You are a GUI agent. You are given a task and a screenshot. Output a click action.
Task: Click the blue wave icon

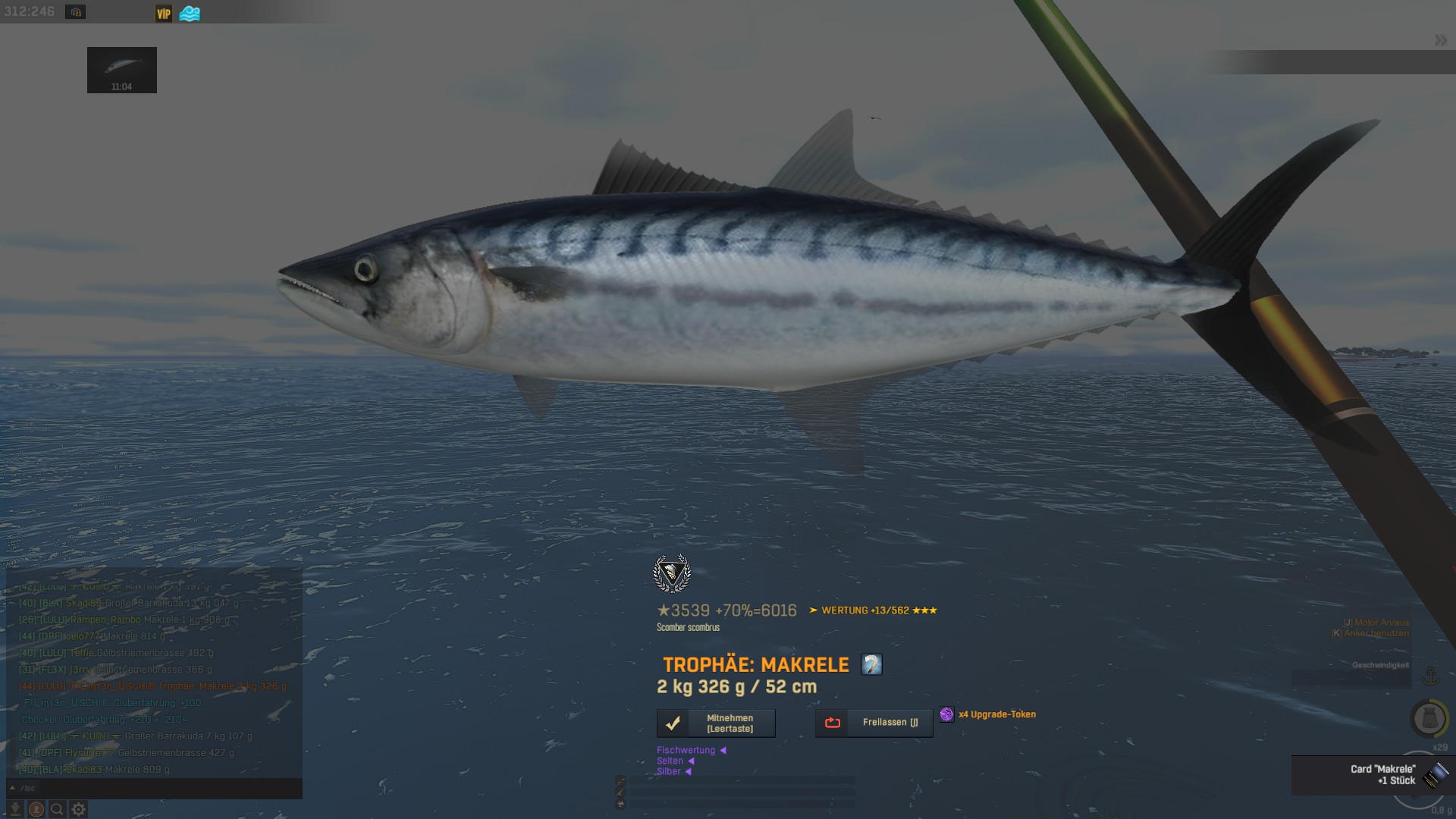(190, 14)
